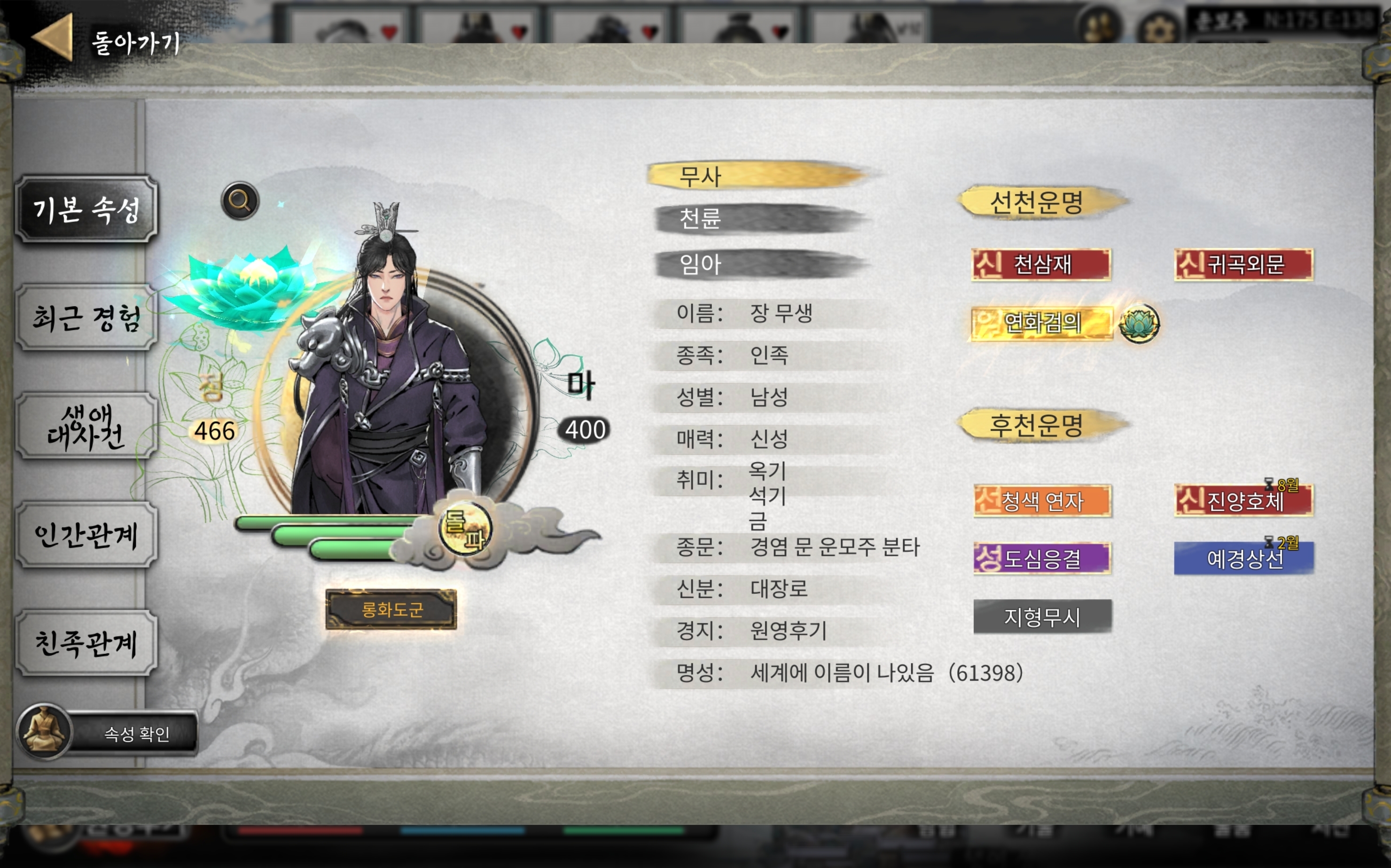View the 진양호체 acquired destiny tag
Image resolution: width=1391 pixels, height=868 pixels.
point(1243,501)
